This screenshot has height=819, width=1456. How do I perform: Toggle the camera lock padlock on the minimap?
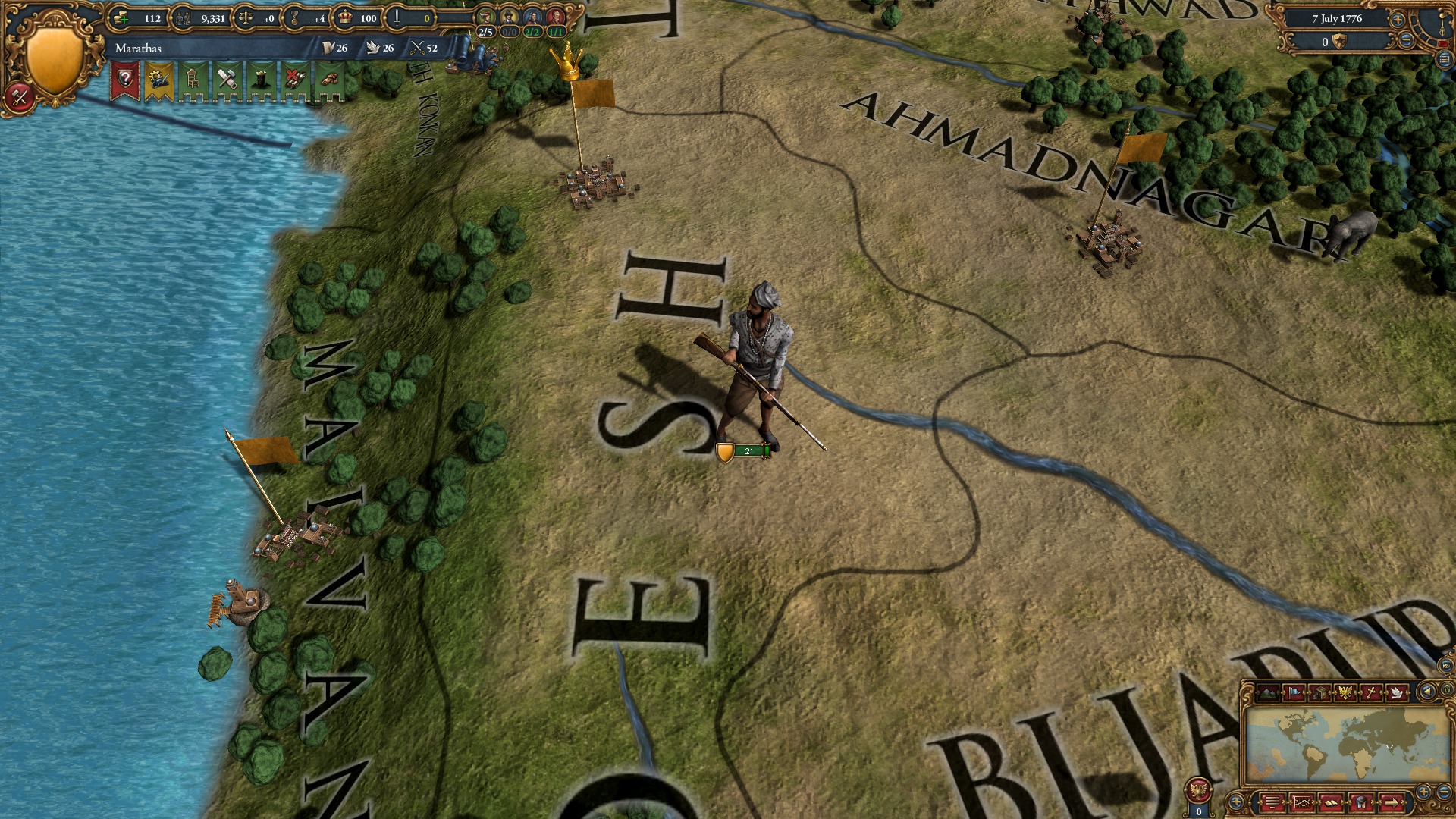[1445, 690]
